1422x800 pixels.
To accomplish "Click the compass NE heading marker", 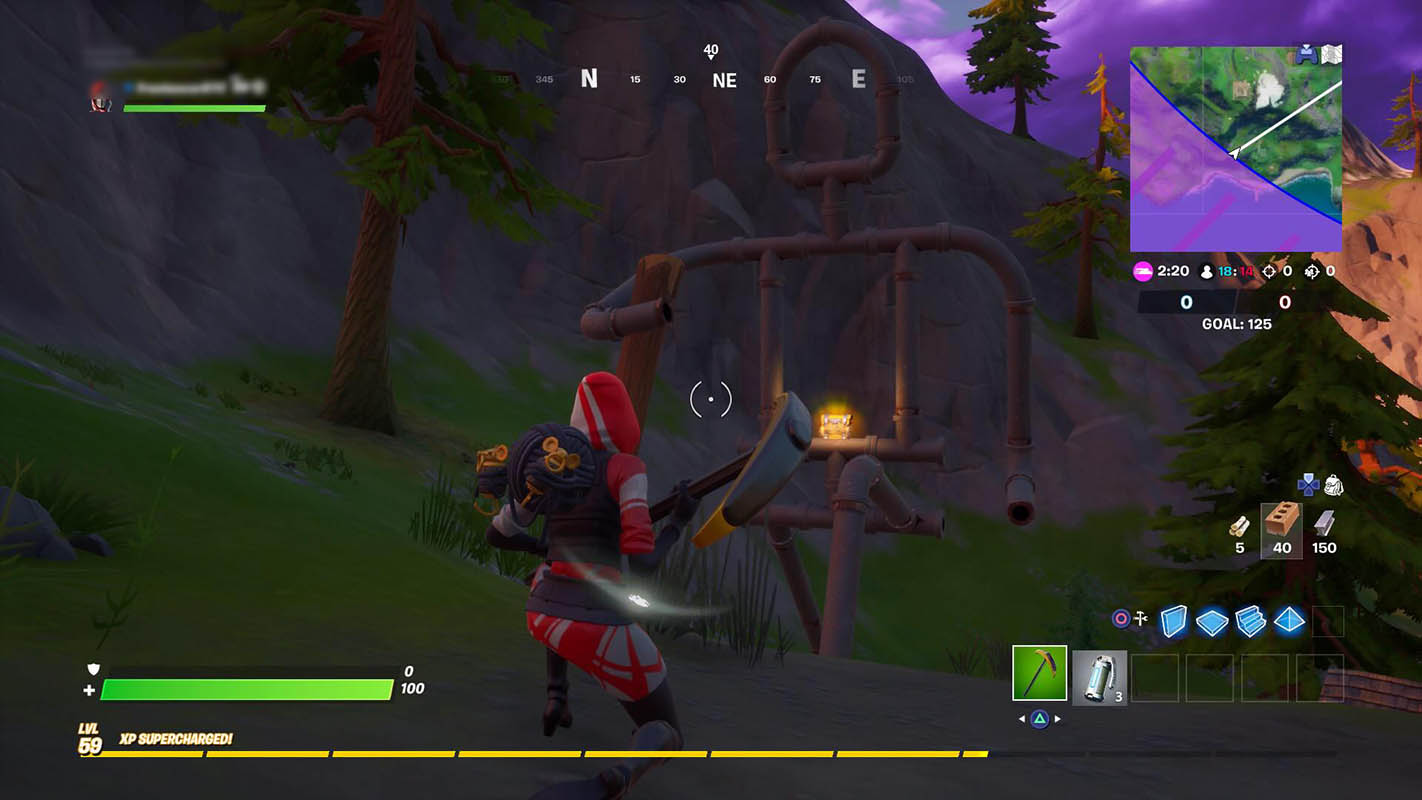I will 724,81.
